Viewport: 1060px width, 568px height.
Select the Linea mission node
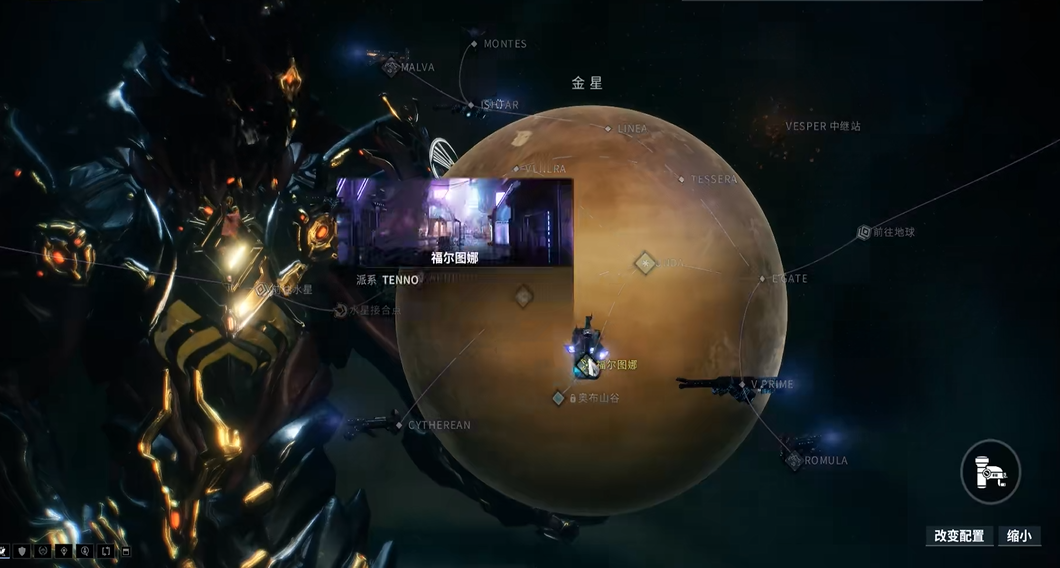point(608,129)
